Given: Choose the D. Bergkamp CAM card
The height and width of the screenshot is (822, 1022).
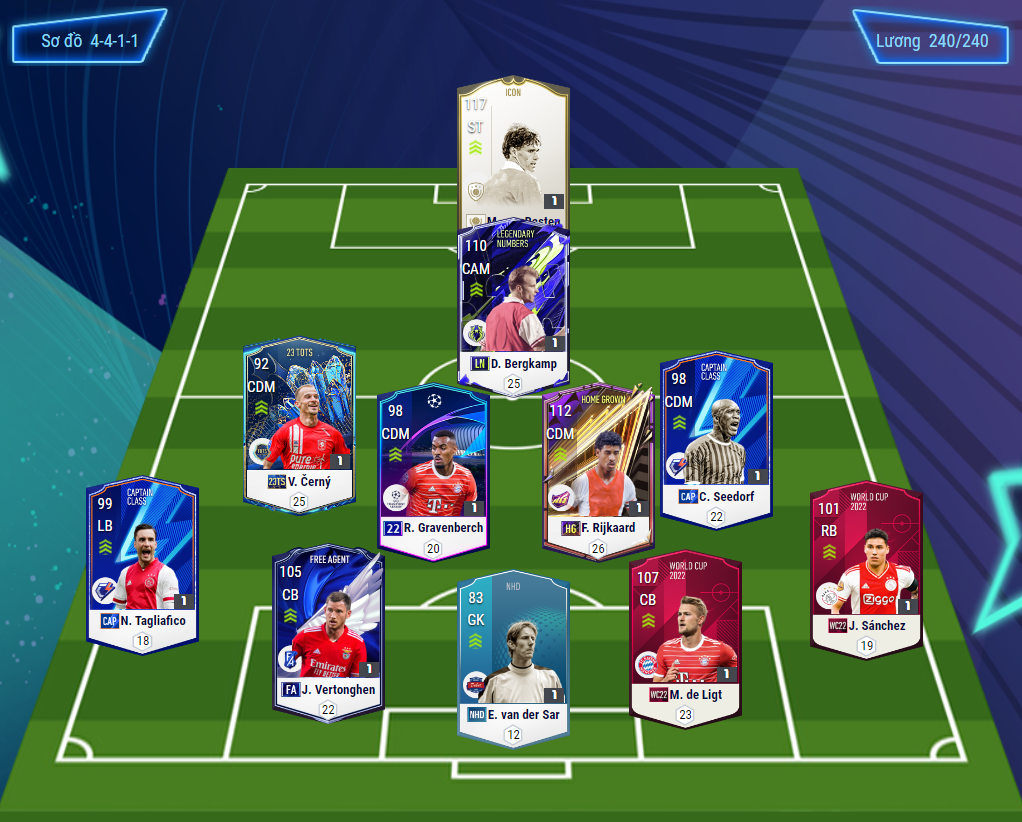Looking at the screenshot, I should pyautogui.click(x=513, y=300).
